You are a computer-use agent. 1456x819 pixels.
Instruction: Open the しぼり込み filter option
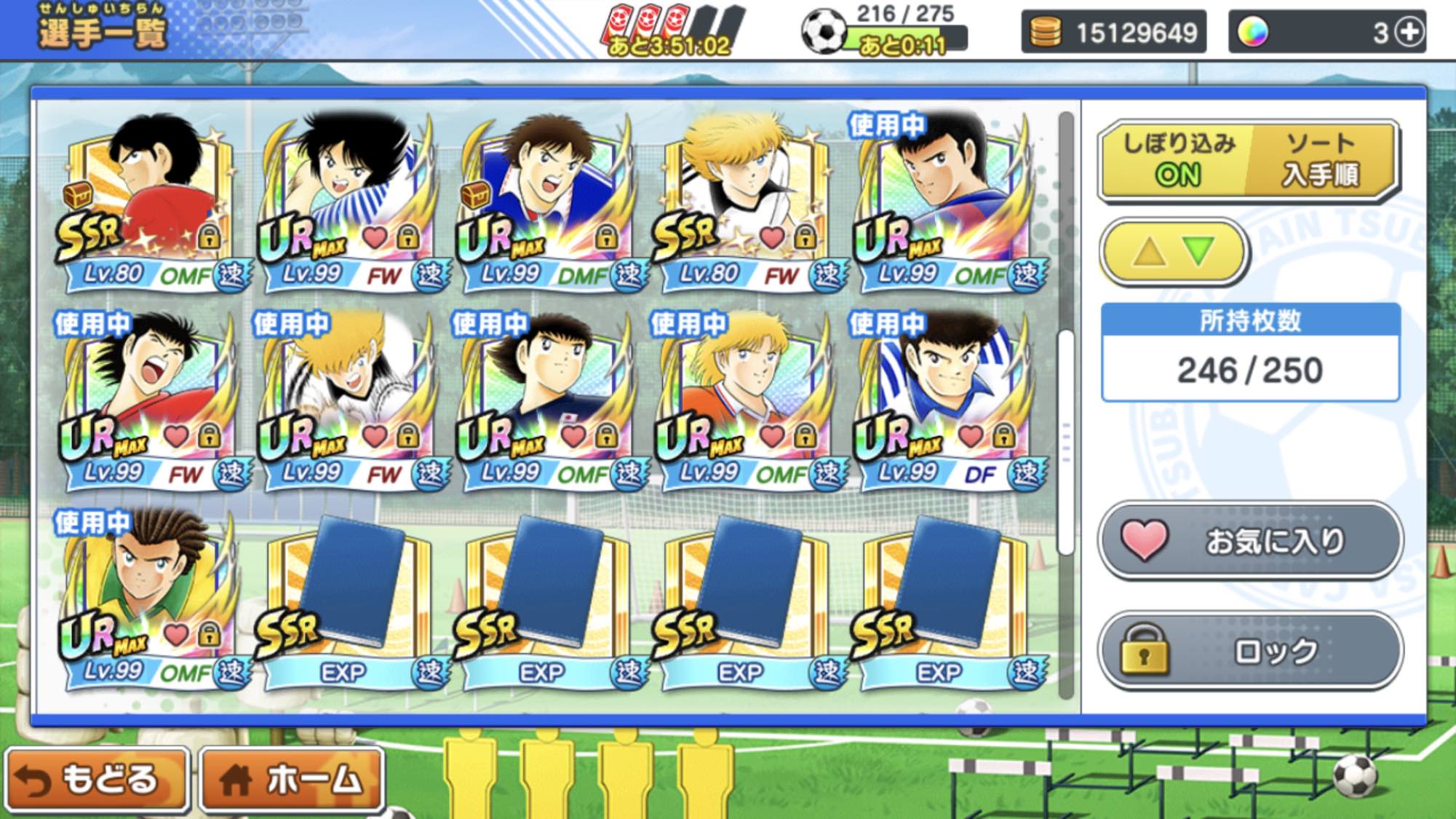point(1177,159)
